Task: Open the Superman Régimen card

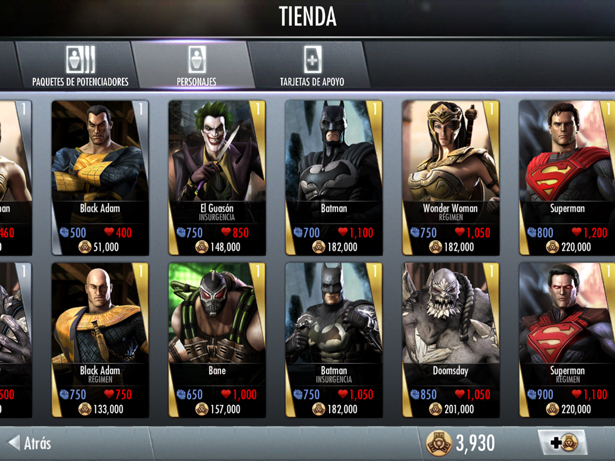Action: tap(567, 340)
